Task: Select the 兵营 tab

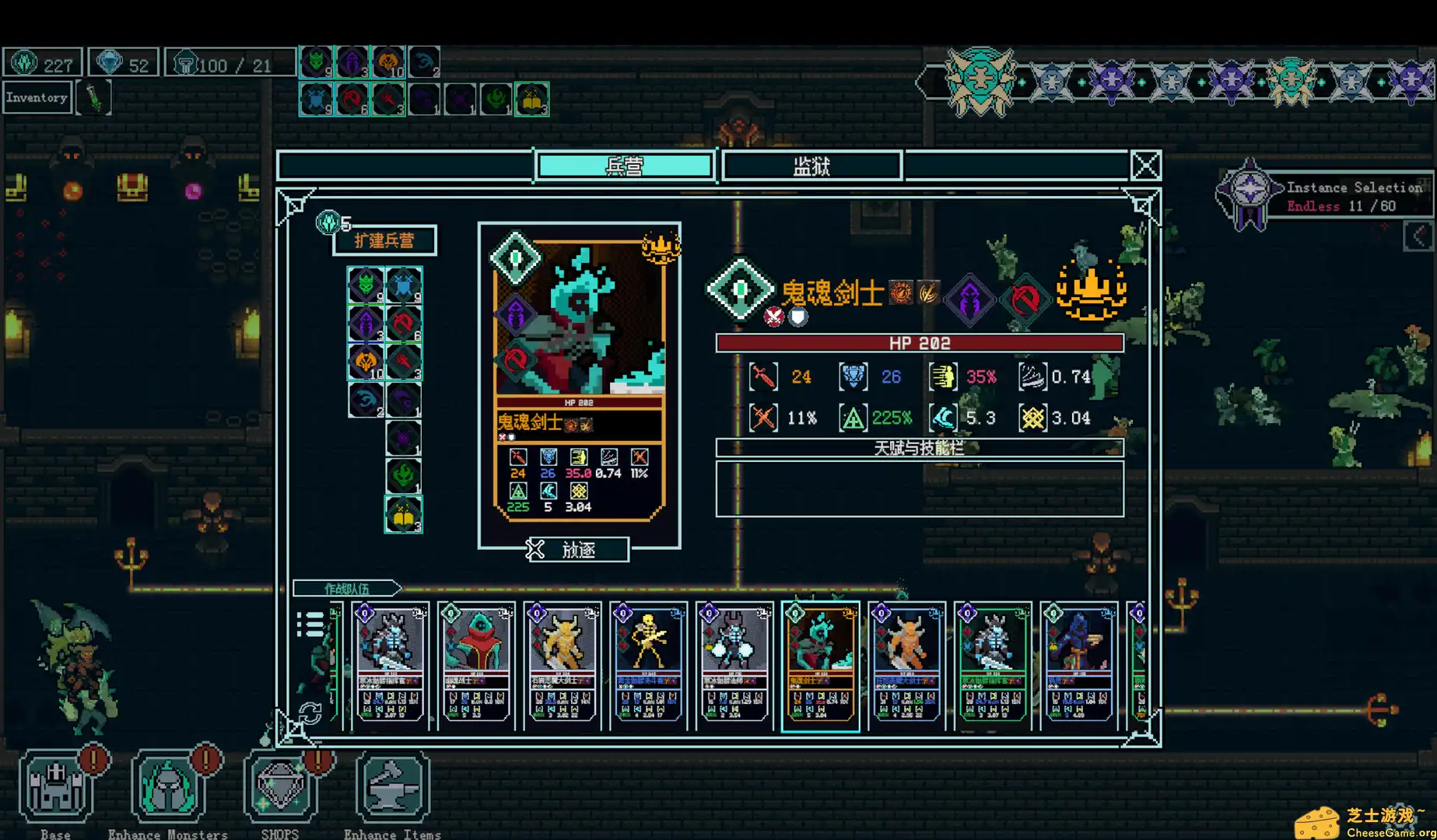Action: (x=623, y=165)
